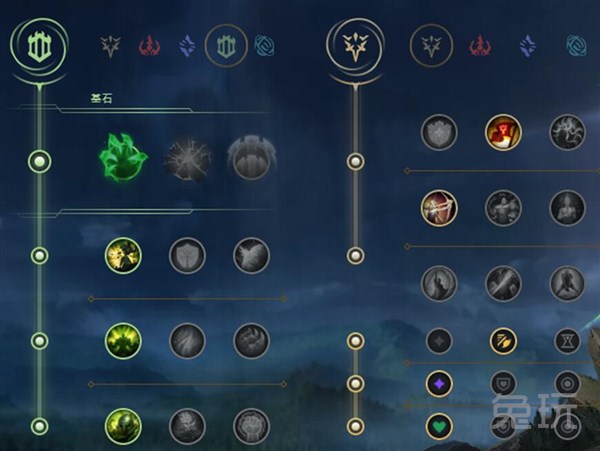
Task: Switch primary path to red Domination
Action: click(149, 45)
